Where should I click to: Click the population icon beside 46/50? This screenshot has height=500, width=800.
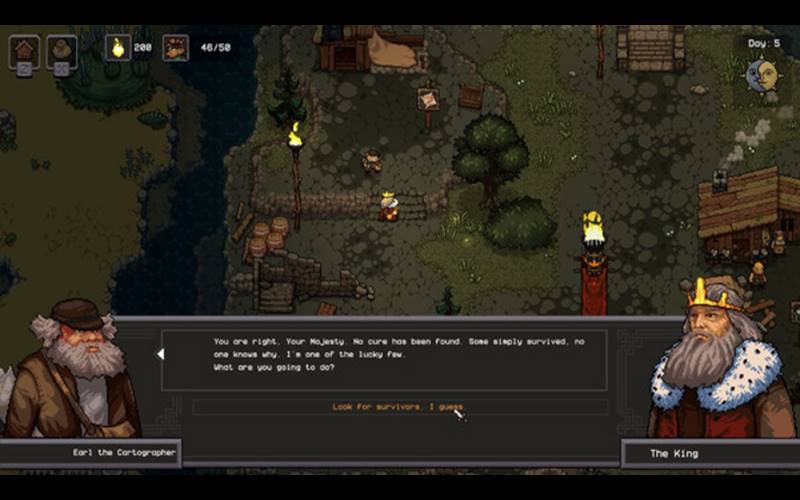click(x=175, y=47)
